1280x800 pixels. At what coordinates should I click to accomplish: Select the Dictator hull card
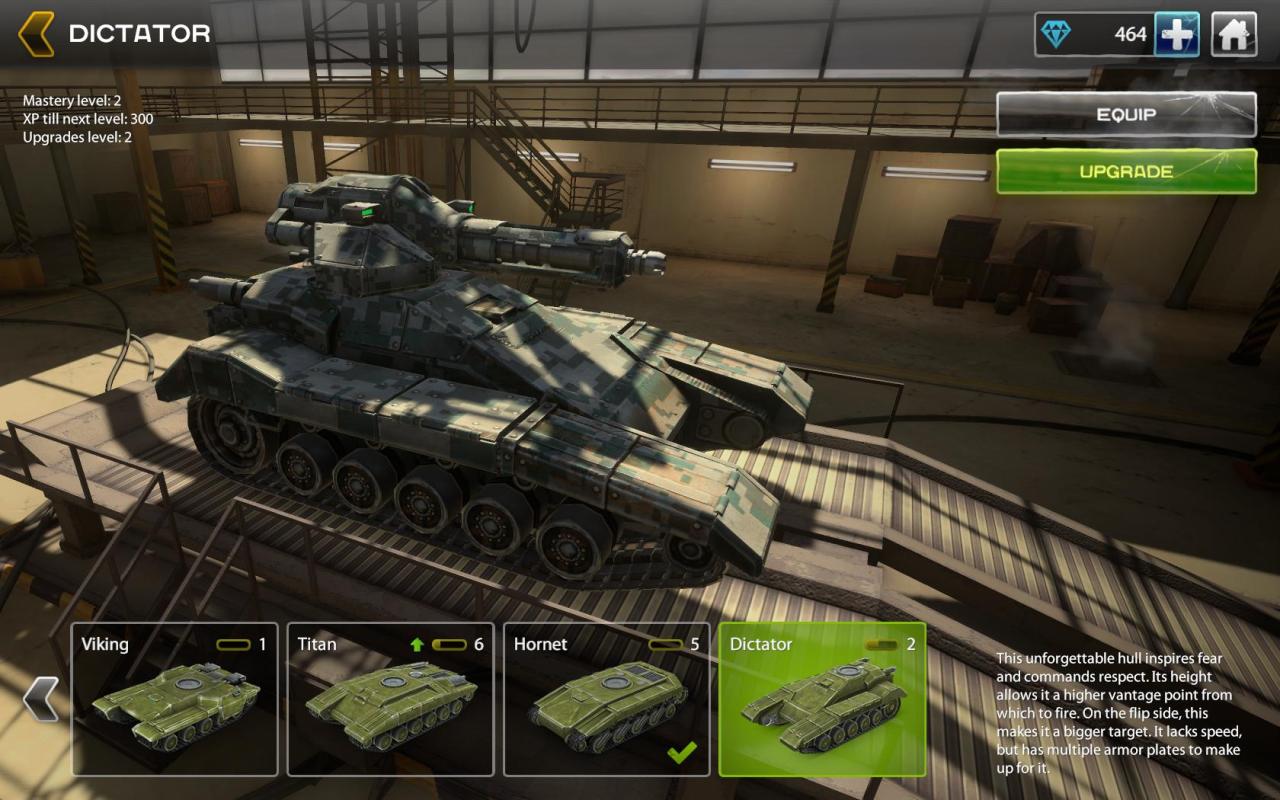coord(822,699)
